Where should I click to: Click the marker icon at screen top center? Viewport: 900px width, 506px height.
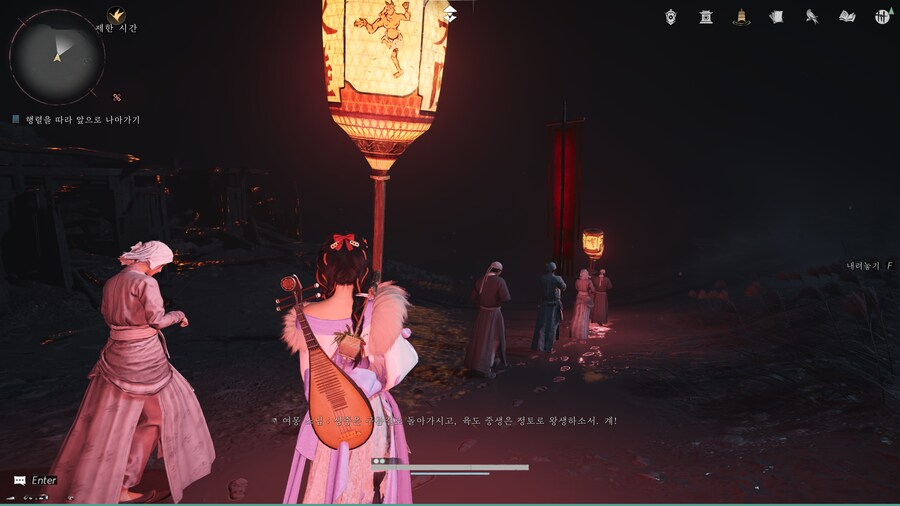(x=451, y=12)
